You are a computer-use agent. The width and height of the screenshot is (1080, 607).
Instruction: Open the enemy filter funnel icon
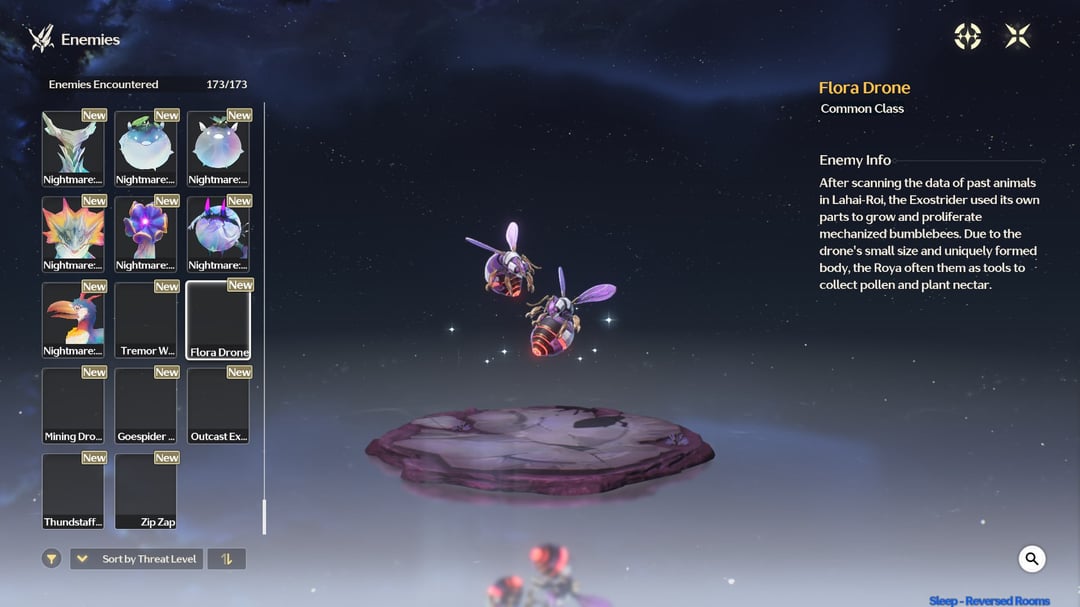tap(52, 559)
